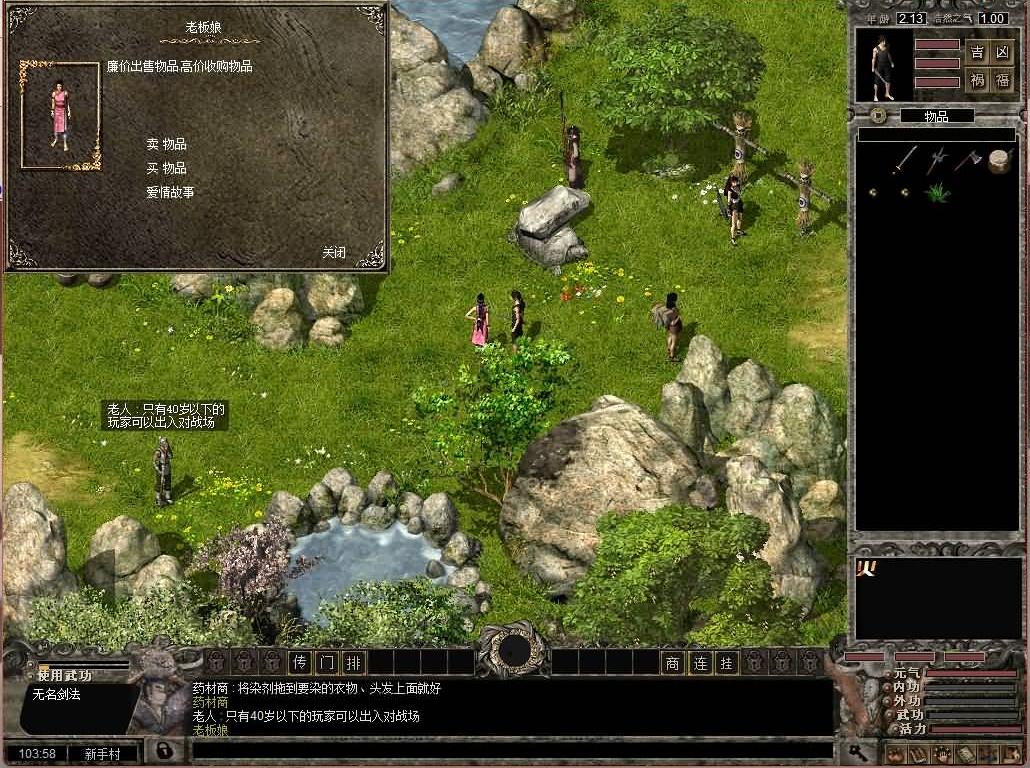Screen dimensions: 1030x768
Task: Choose the 买 物品 (buy items) option
Action: tap(166, 168)
